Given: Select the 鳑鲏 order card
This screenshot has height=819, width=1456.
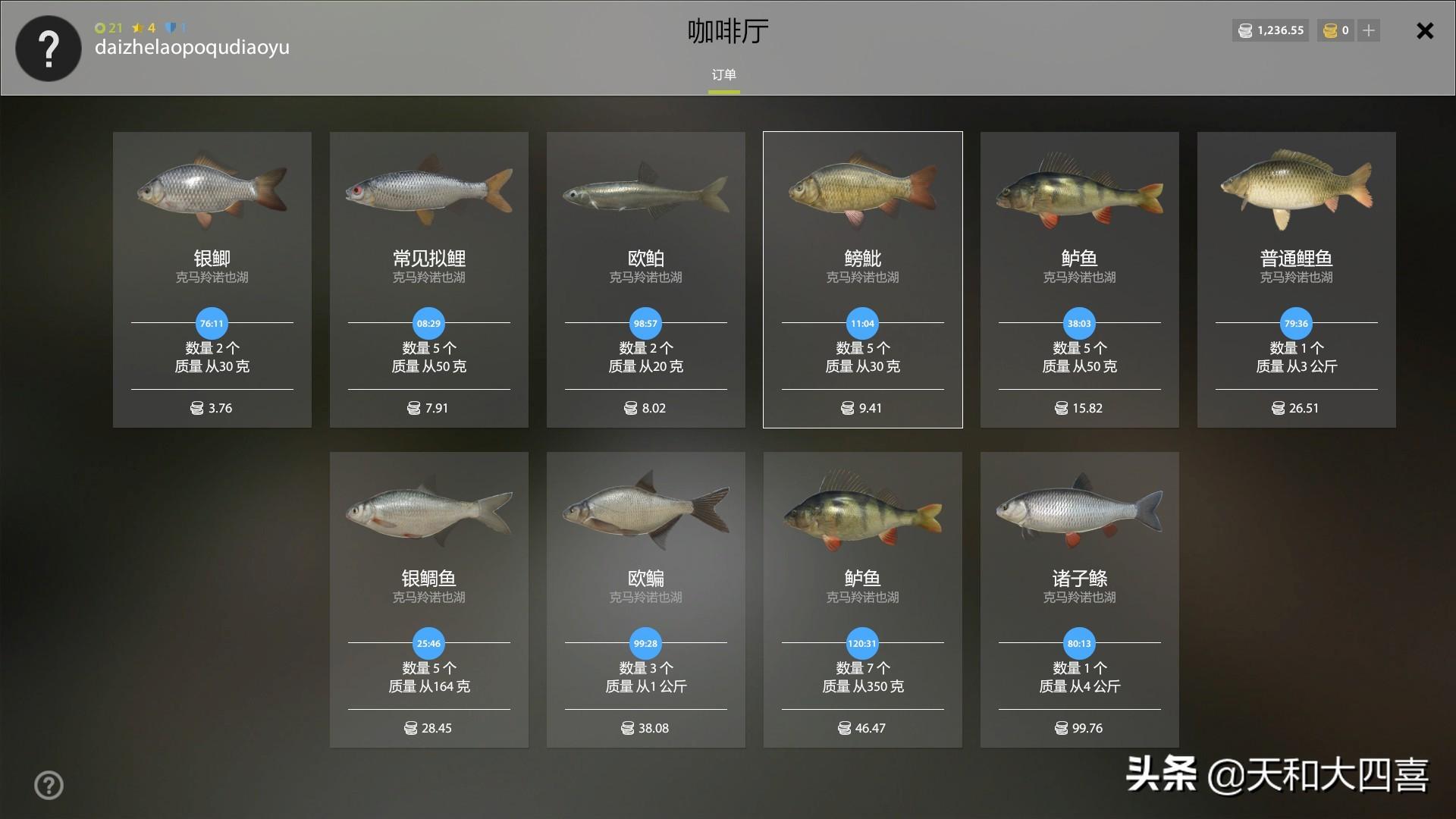Looking at the screenshot, I should [x=863, y=279].
